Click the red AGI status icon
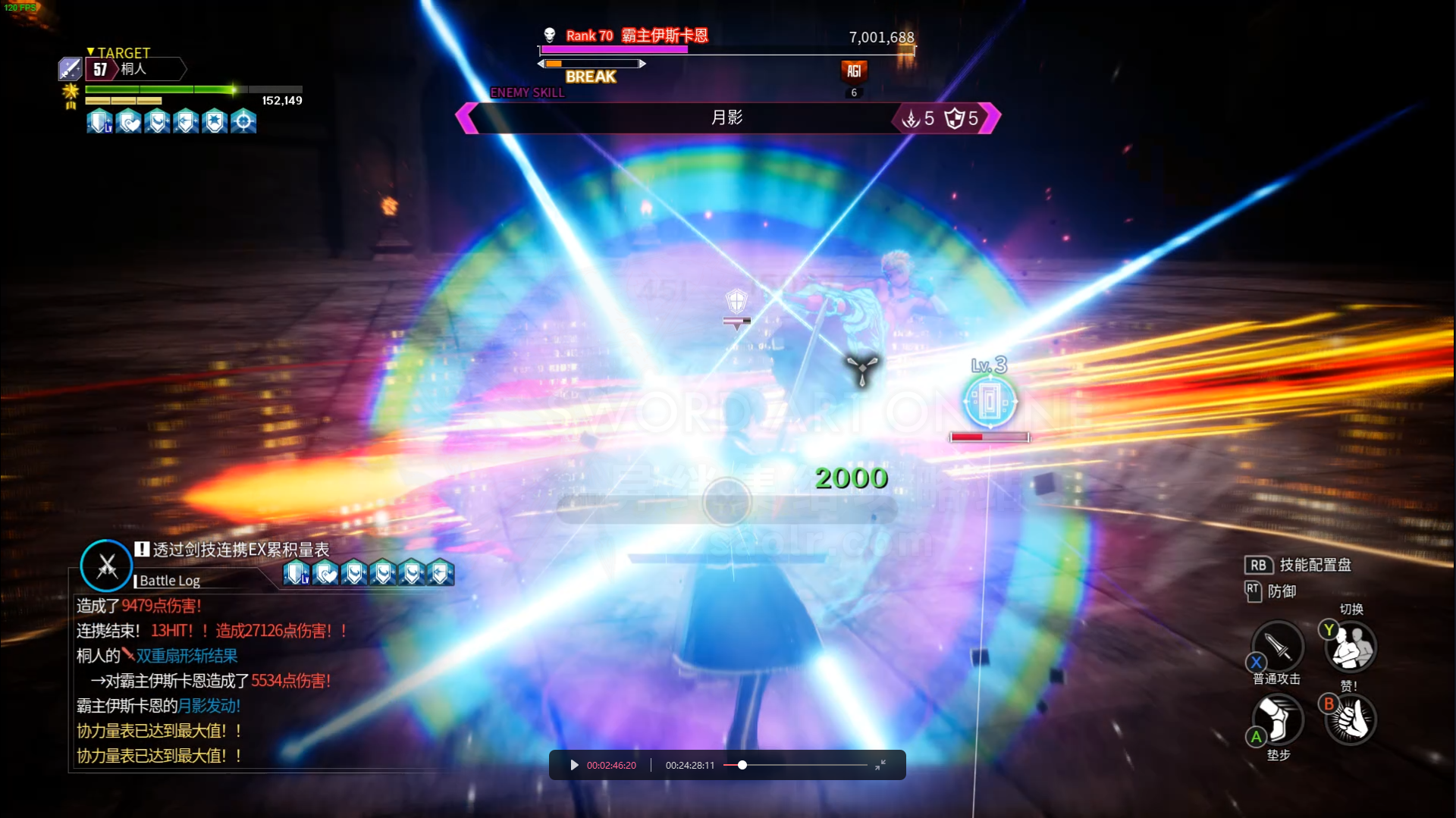Viewport: 1456px width, 818px height. pos(854,71)
